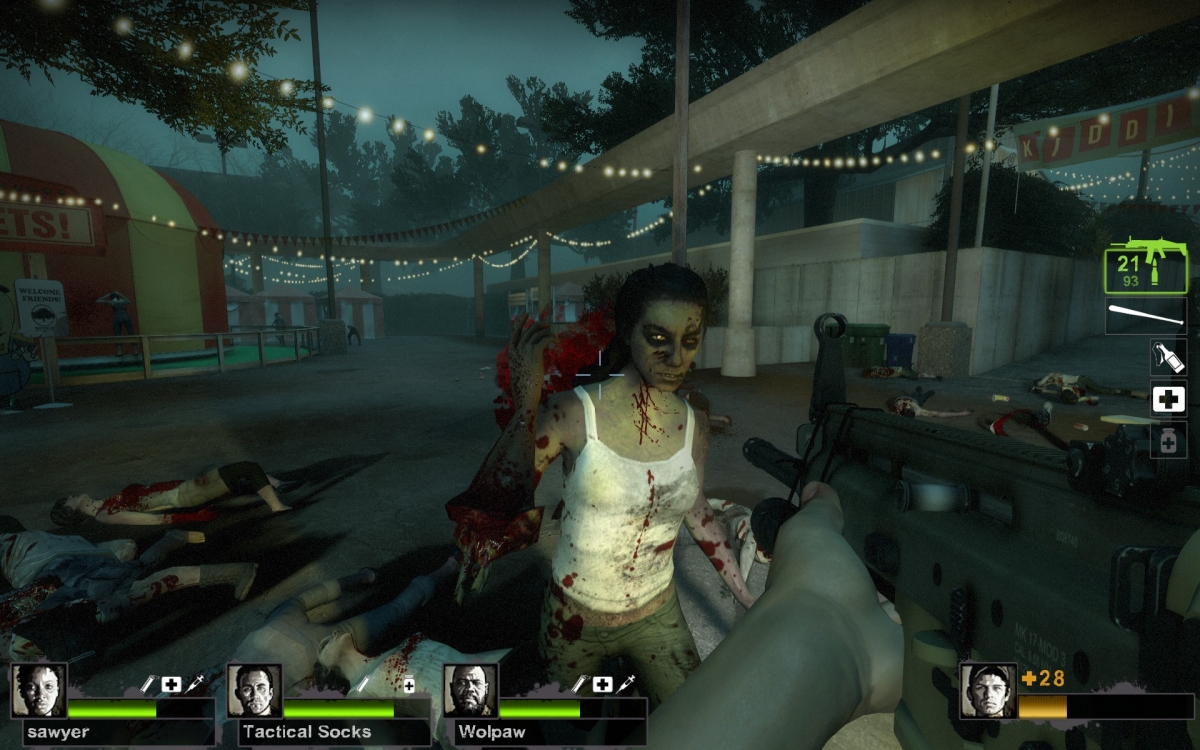1200x750 pixels.
Task: Click your own survivor portrait
Action: click(988, 690)
